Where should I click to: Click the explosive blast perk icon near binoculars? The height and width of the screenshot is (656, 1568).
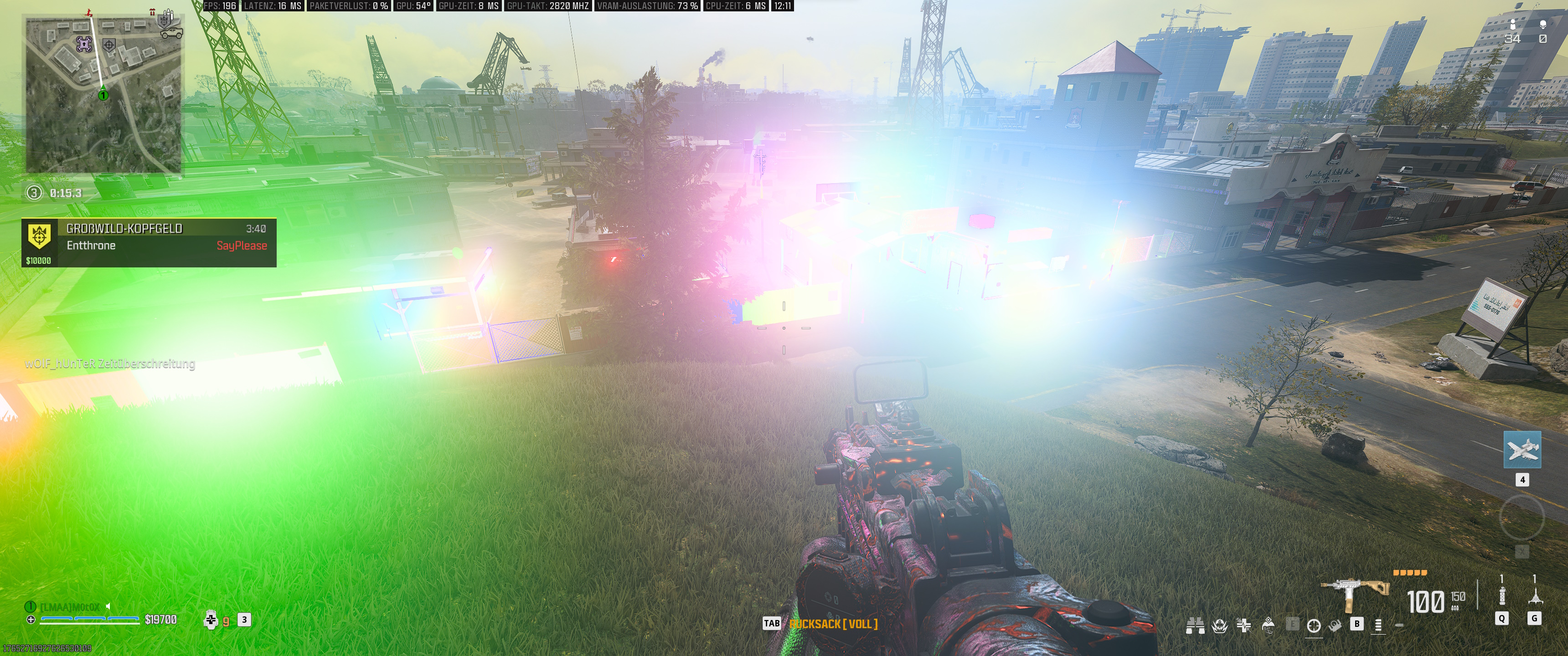[1220, 626]
